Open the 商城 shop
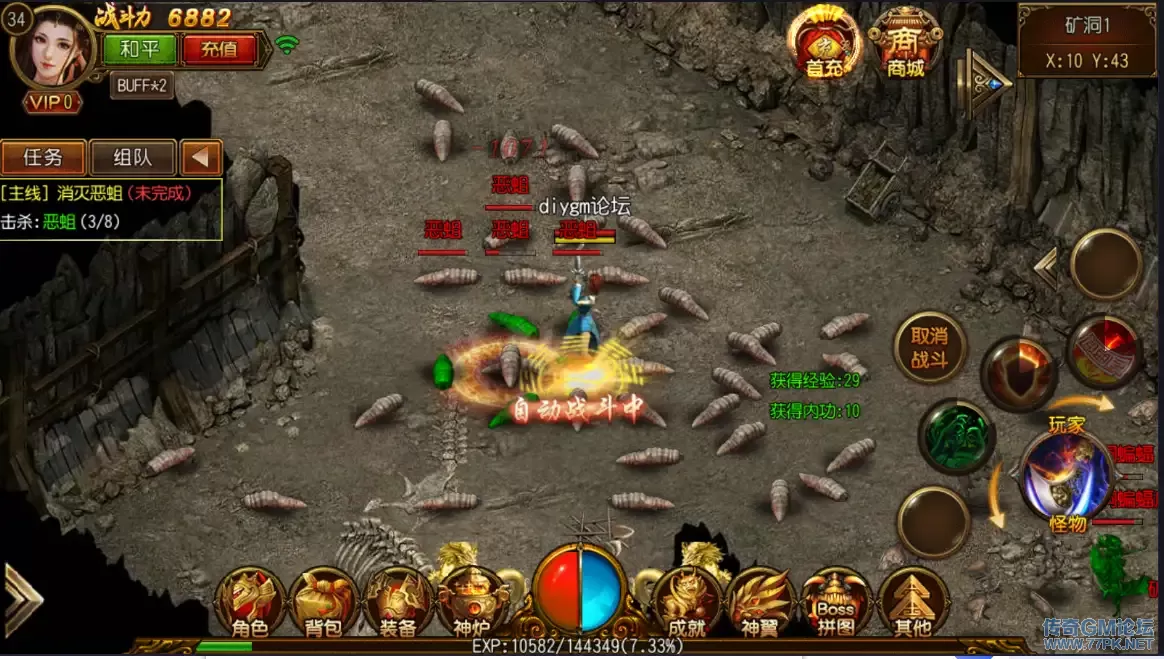The image size is (1164, 659). (x=905, y=43)
